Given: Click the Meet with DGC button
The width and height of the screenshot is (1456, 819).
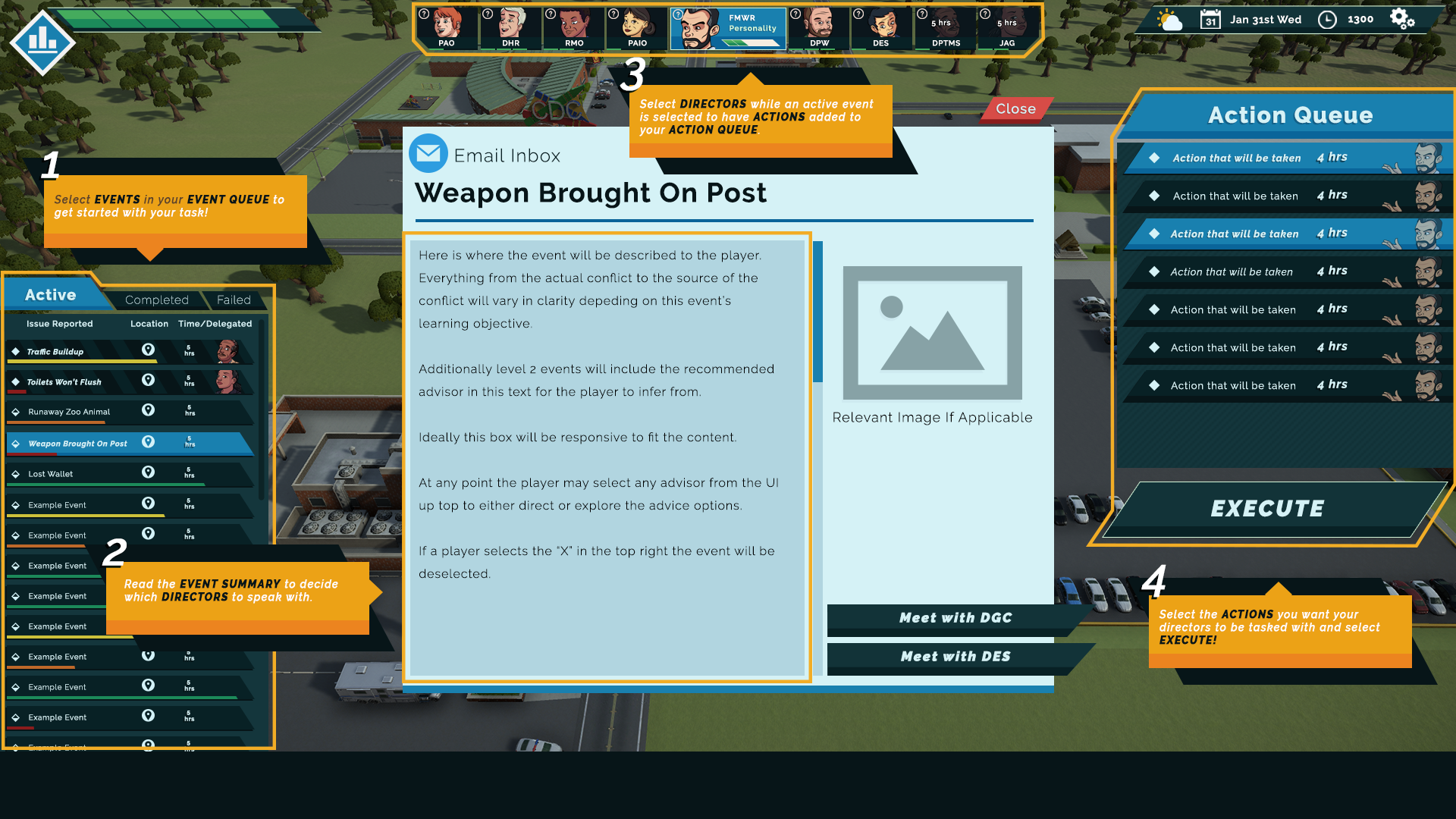Looking at the screenshot, I should [x=955, y=618].
